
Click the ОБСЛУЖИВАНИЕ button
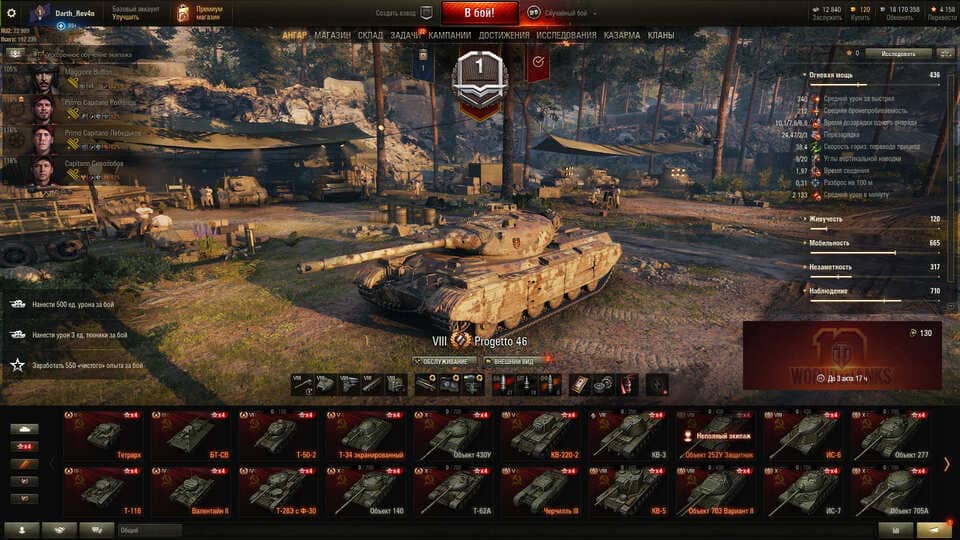pyautogui.click(x=443, y=361)
